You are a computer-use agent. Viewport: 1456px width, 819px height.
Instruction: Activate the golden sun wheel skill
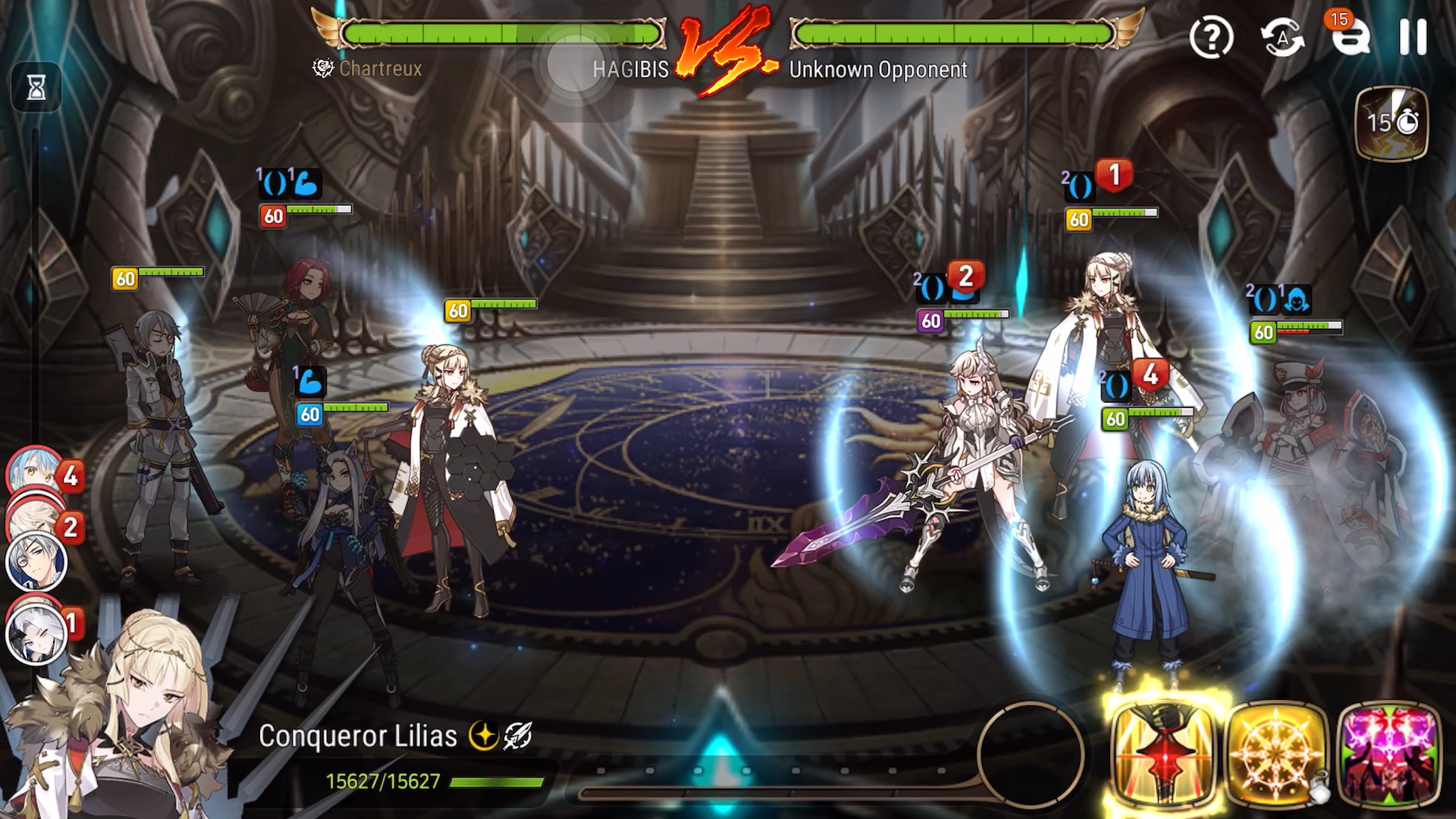point(1276,753)
